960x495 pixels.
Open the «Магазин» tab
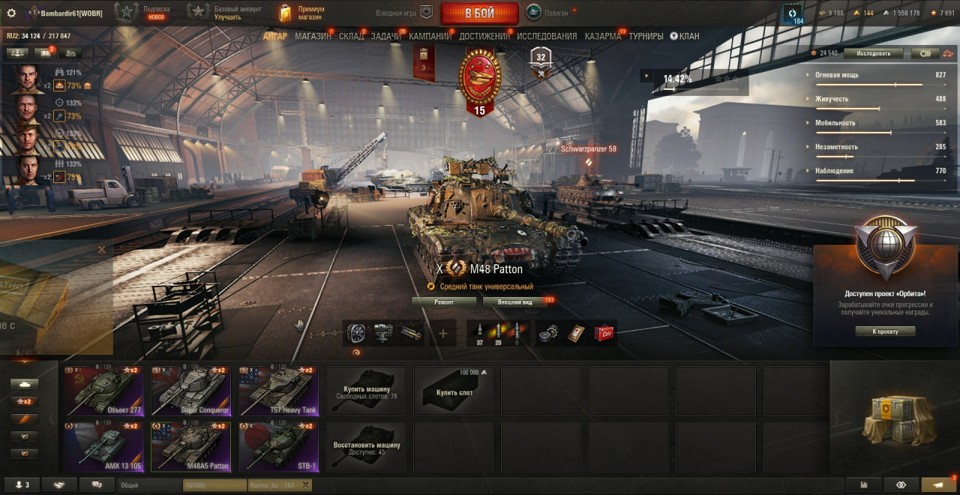(313, 36)
